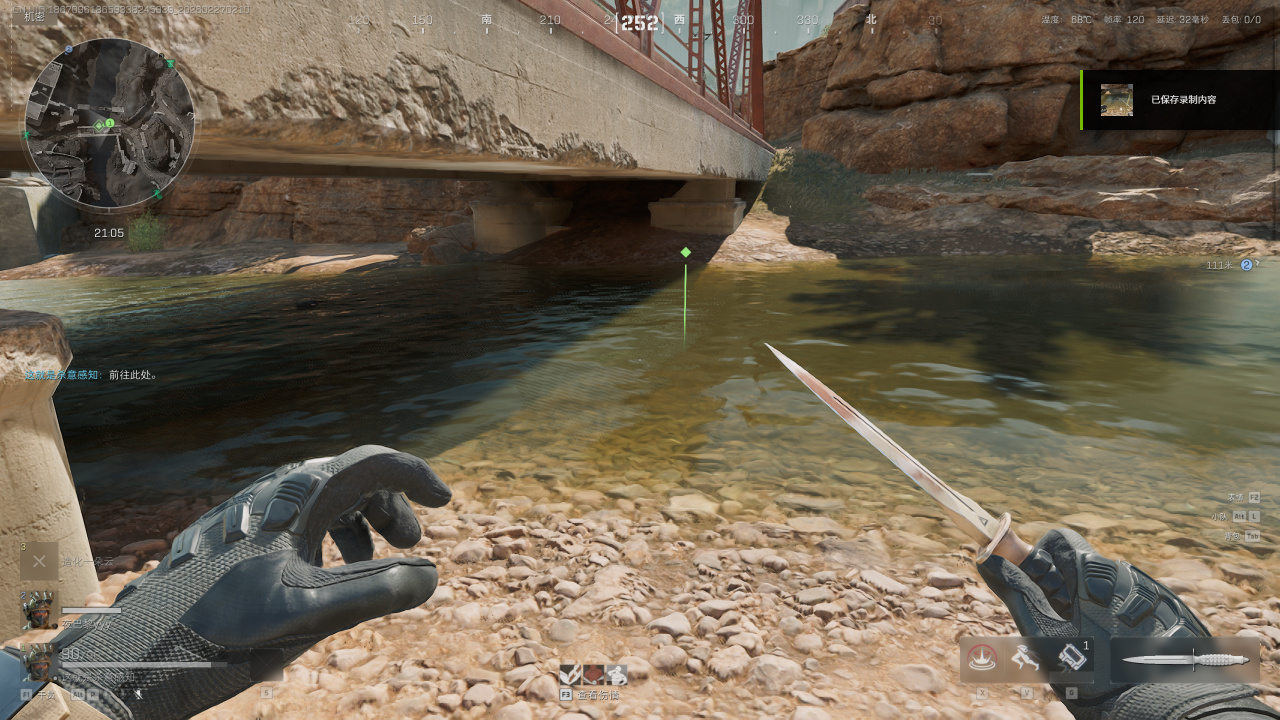Click the broken-limb injury status icon
This screenshot has width=1280, height=720.
570,675
